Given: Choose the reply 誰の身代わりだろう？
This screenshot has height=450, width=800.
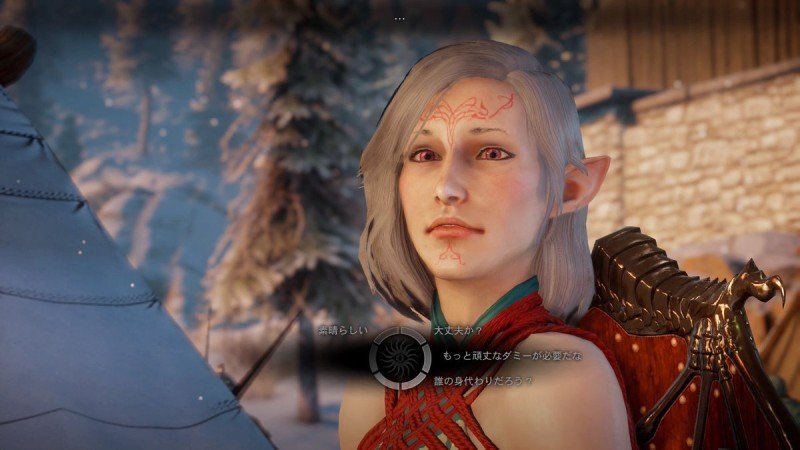Looking at the screenshot, I should [x=483, y=381].
